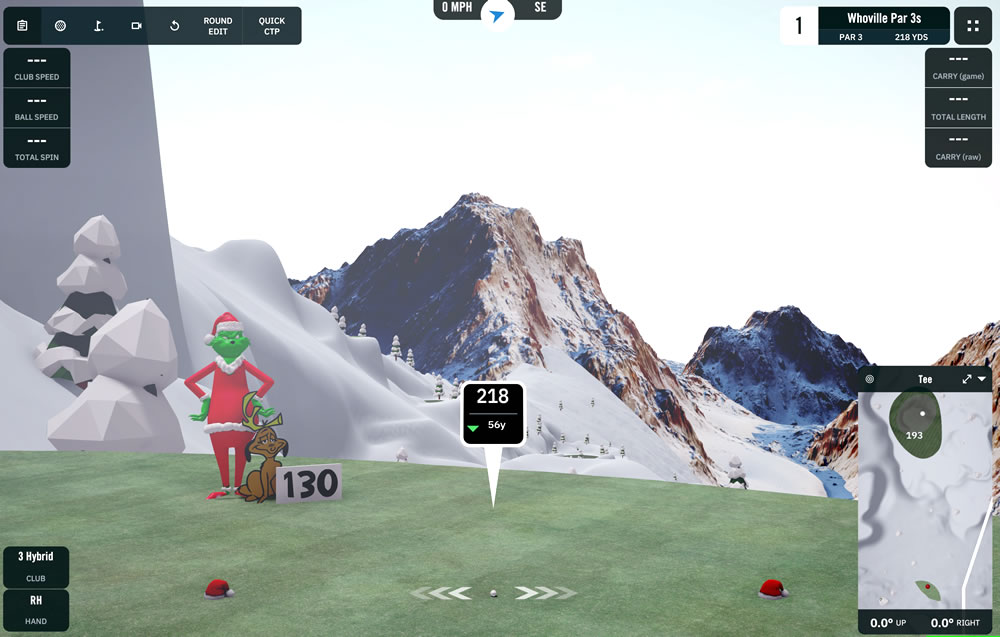Click the wind direction arrow indicator
The image size is (1000, 637).
click(497, 15)
